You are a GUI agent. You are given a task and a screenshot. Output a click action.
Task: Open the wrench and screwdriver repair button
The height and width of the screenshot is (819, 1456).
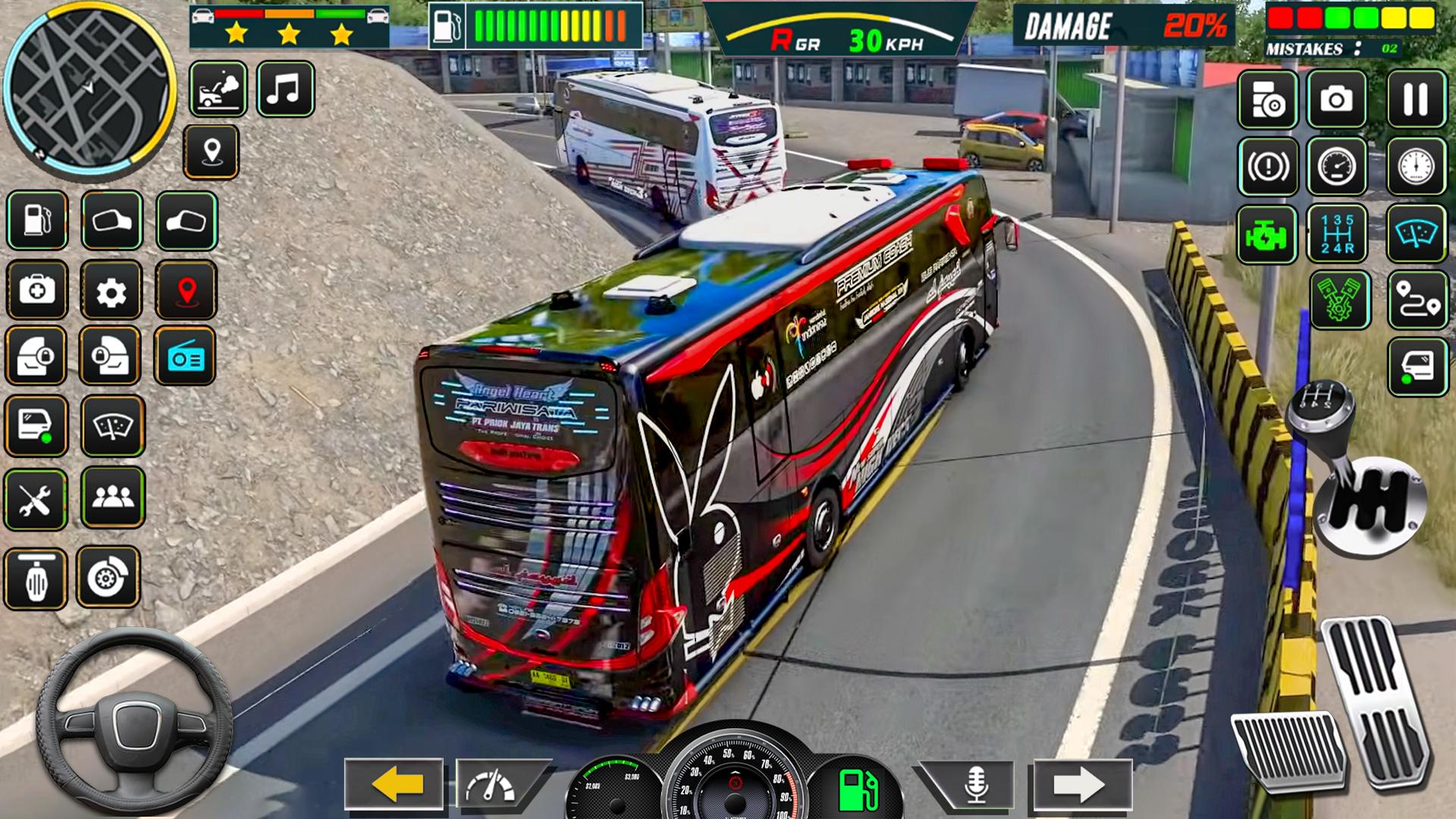coord(36,499)
